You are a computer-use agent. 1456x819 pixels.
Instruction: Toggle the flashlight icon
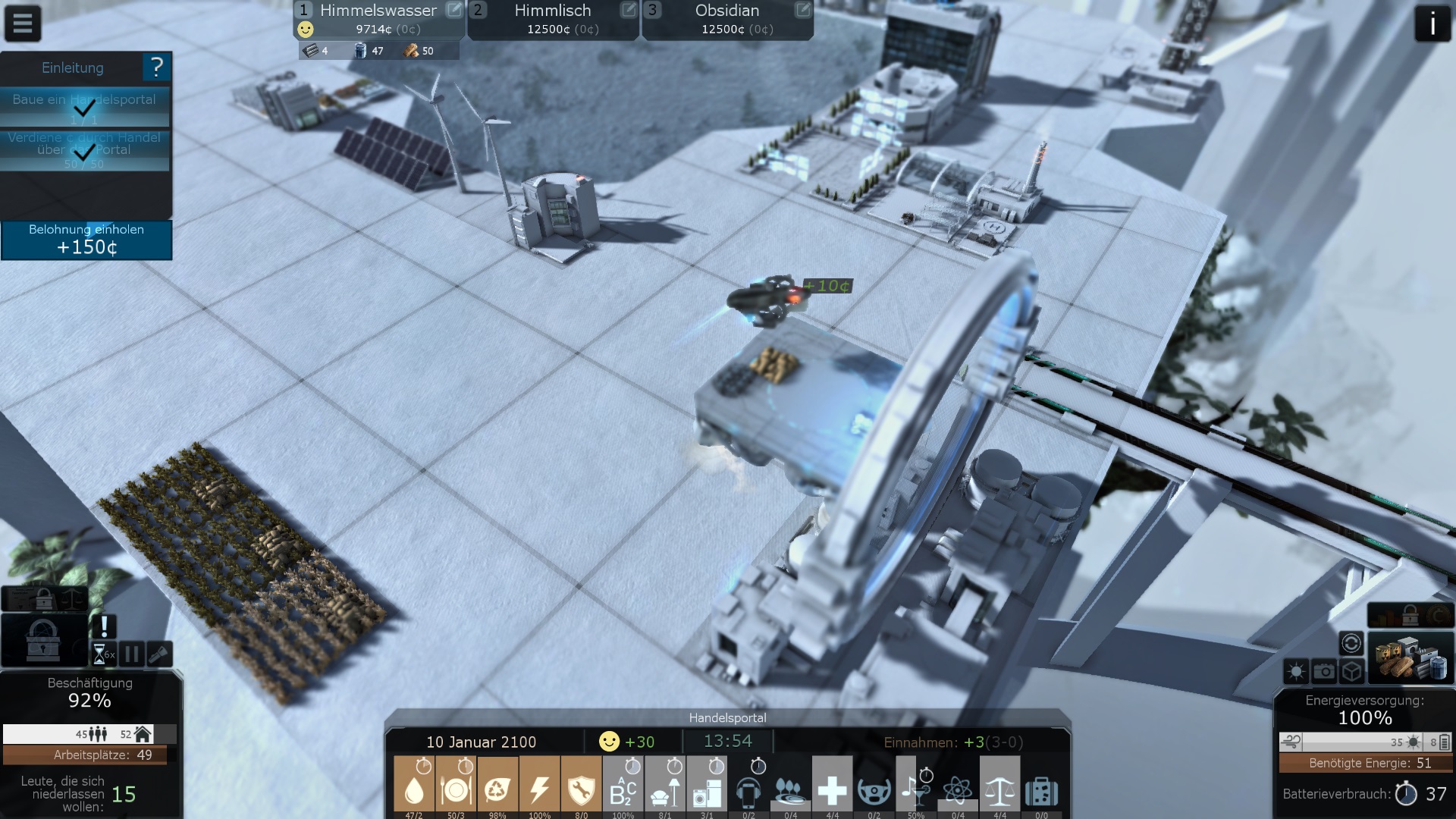pos(159,654)
